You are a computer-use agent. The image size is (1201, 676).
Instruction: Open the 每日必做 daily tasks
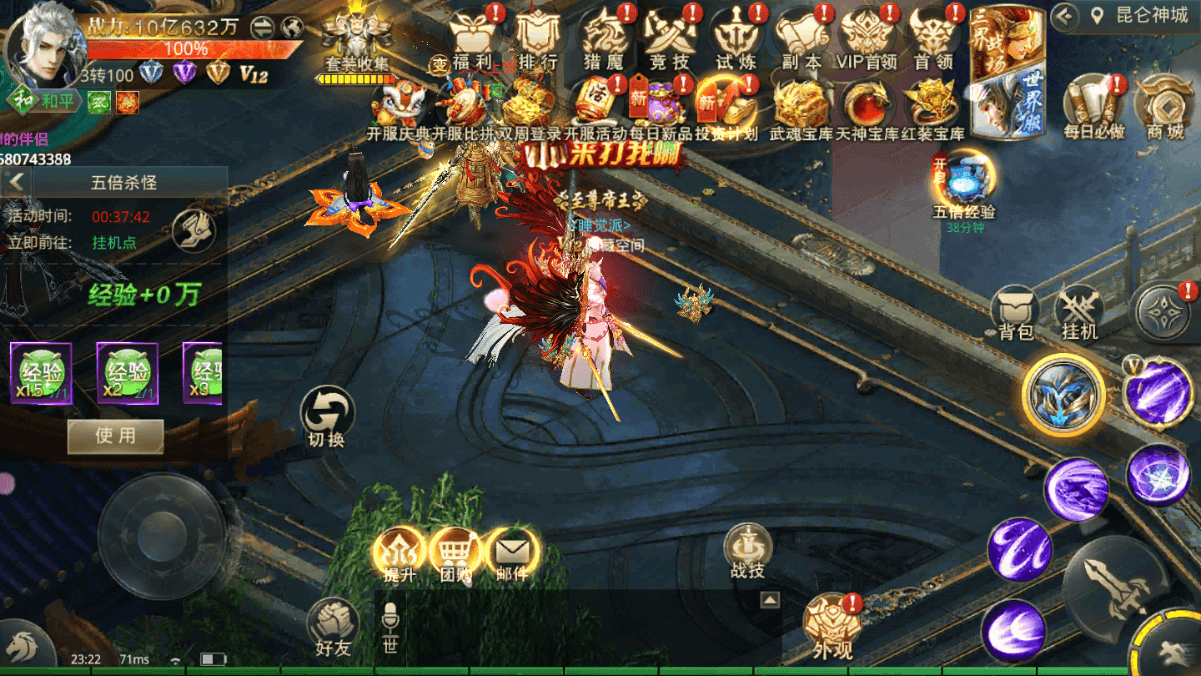tap(1093, 108)
